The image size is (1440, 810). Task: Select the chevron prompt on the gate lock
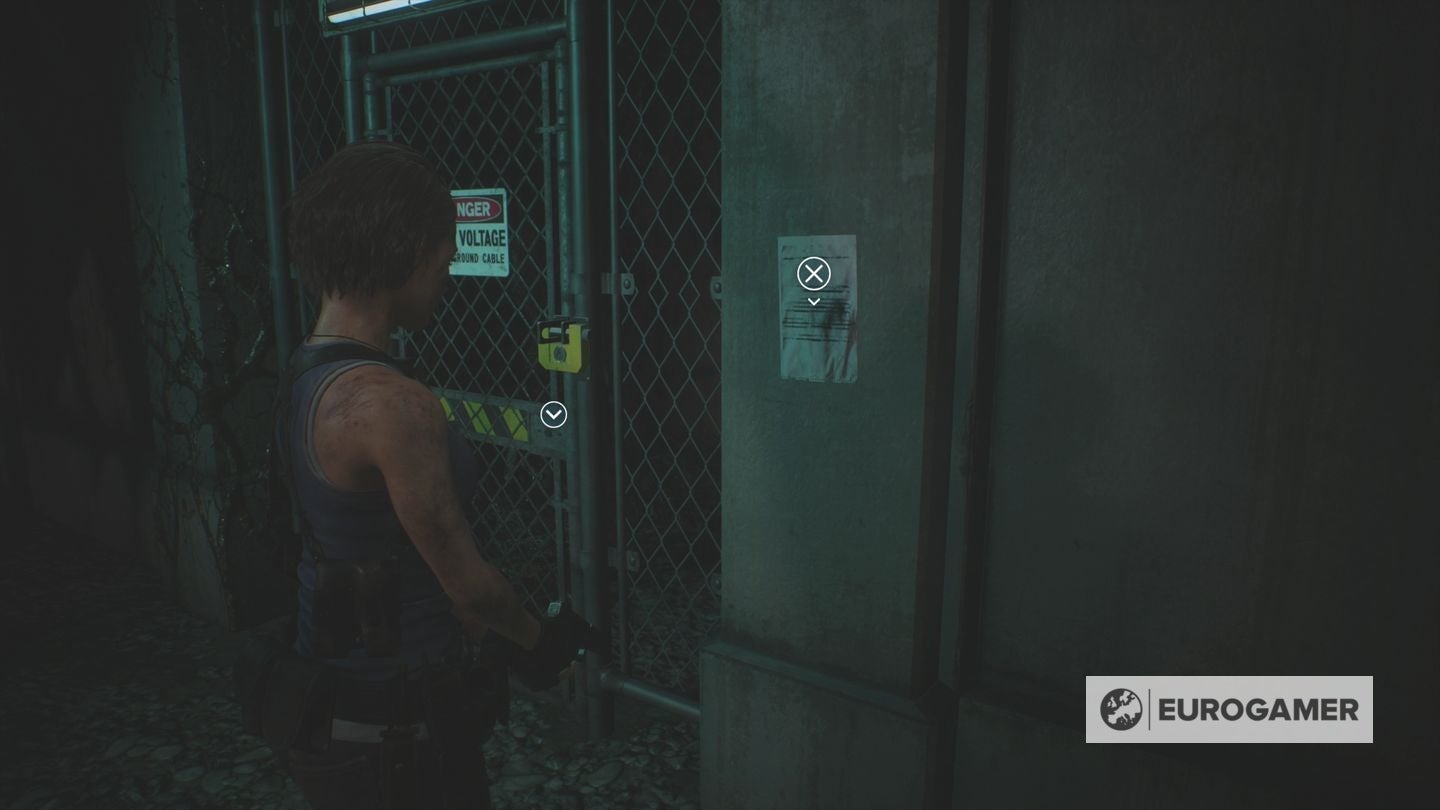(x=553, y=414)
